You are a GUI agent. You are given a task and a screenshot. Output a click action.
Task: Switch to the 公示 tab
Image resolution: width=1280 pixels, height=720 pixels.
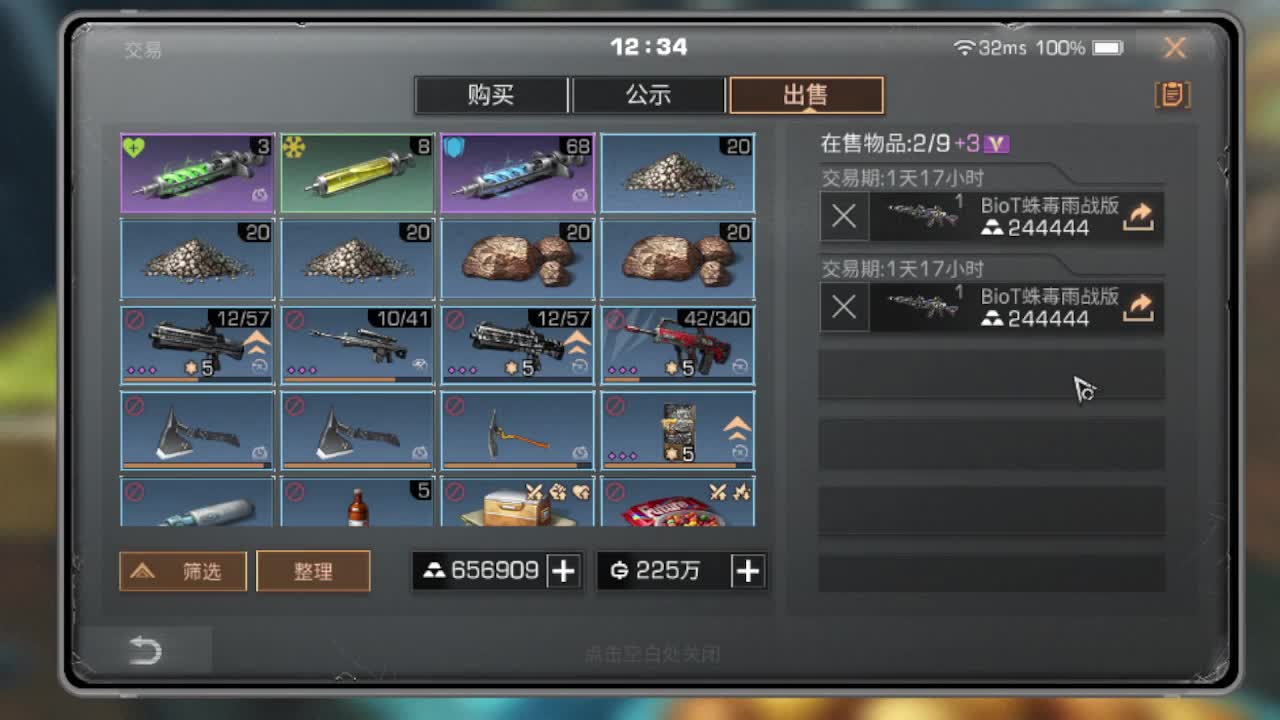(x=650, y=94)
